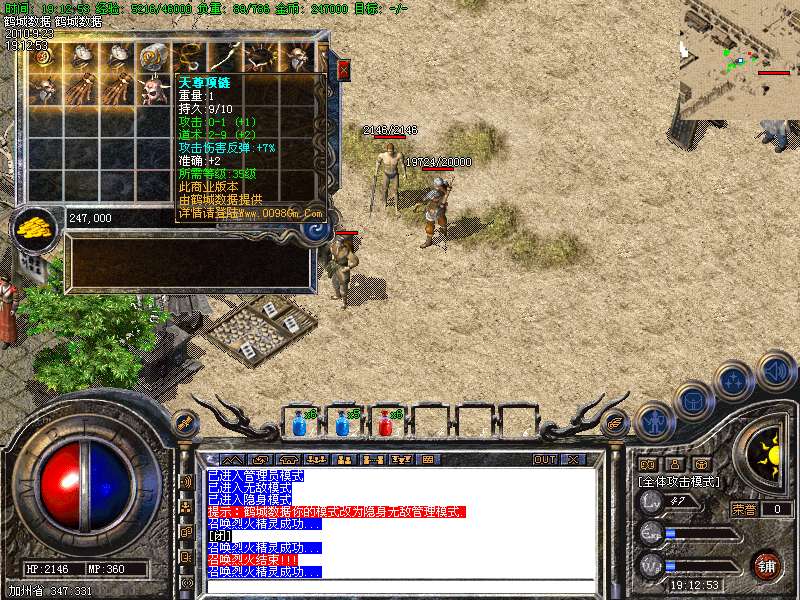Screen dimensions: 800x600
Task: Open the red shop 铺 button
Action: (x=767, y=564)
